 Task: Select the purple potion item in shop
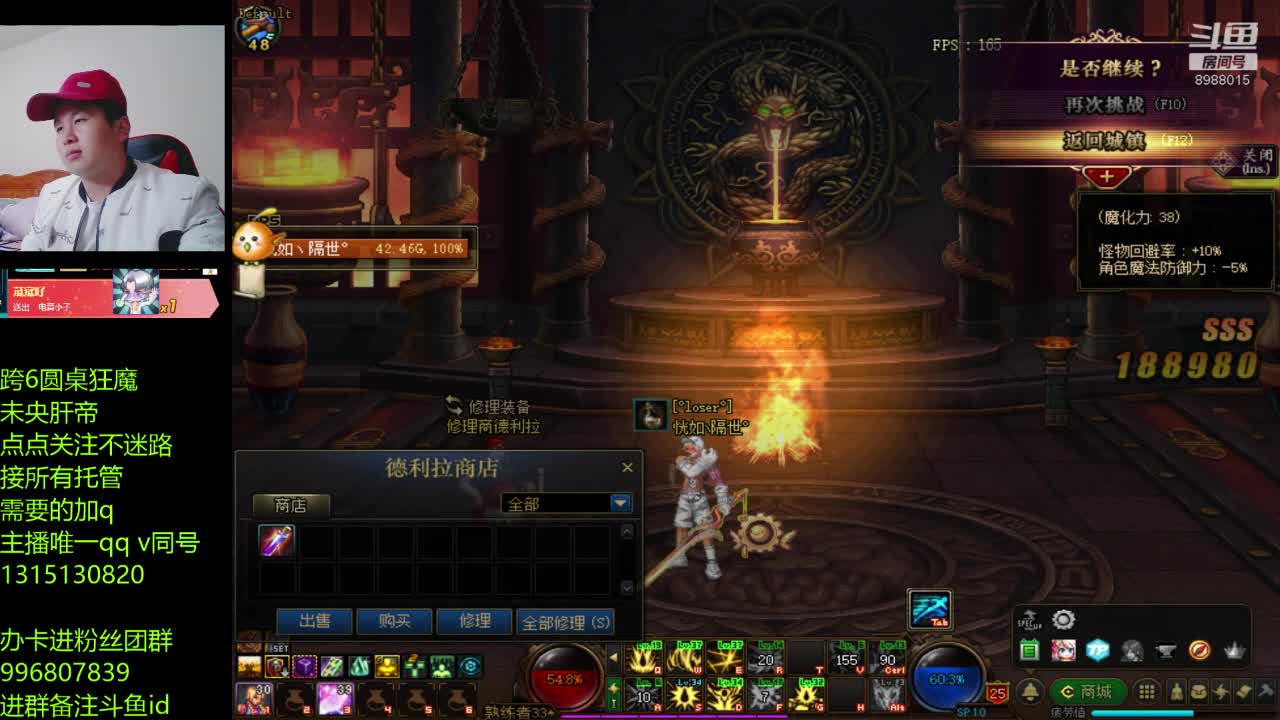click(x=277, y=541)
